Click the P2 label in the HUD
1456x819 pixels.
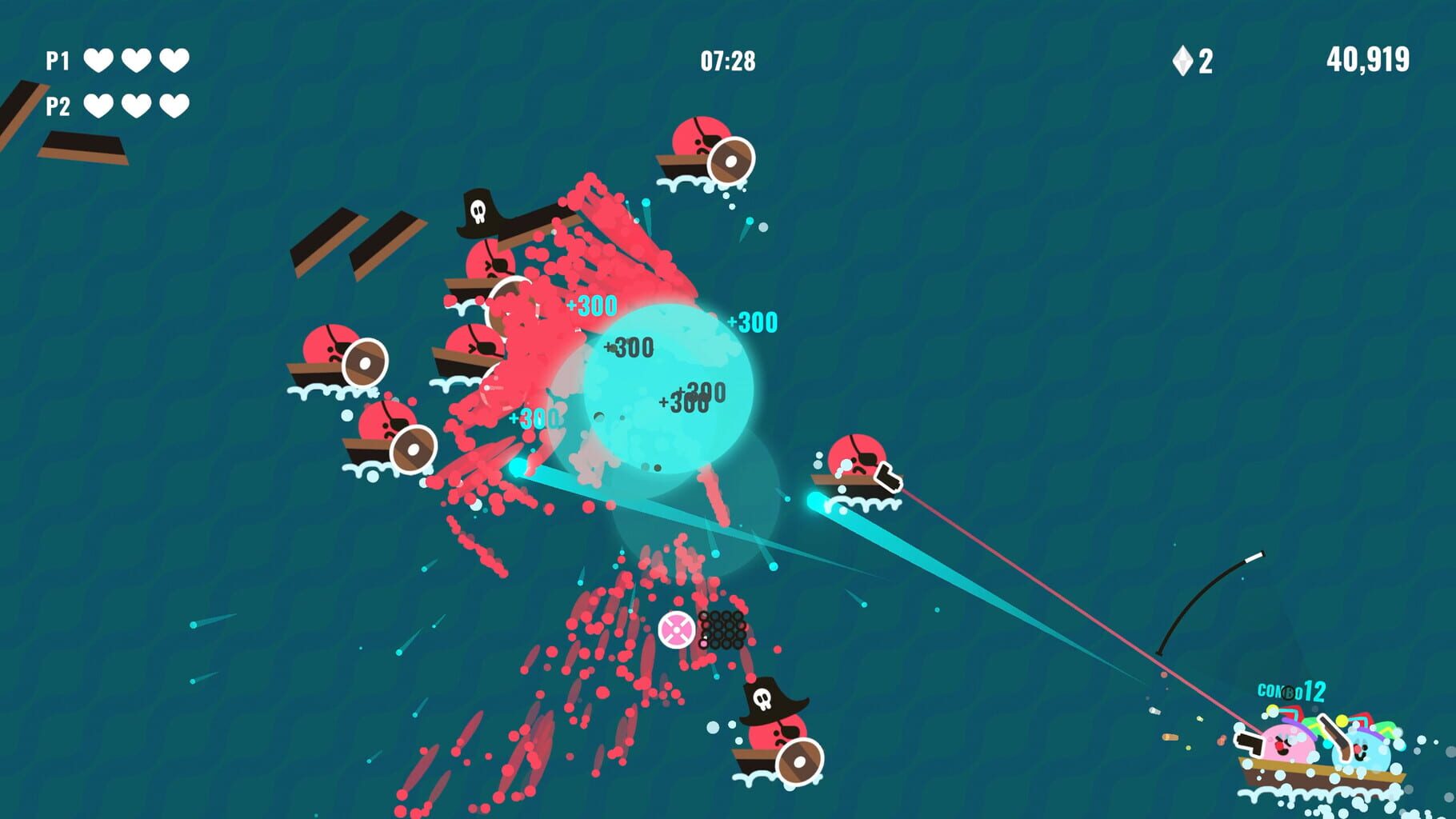pos(56,104)
